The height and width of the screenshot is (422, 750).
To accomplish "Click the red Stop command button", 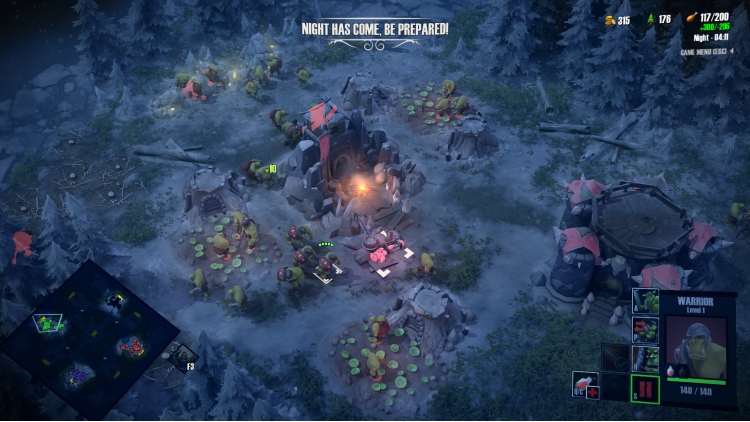I will pos(646,388).
